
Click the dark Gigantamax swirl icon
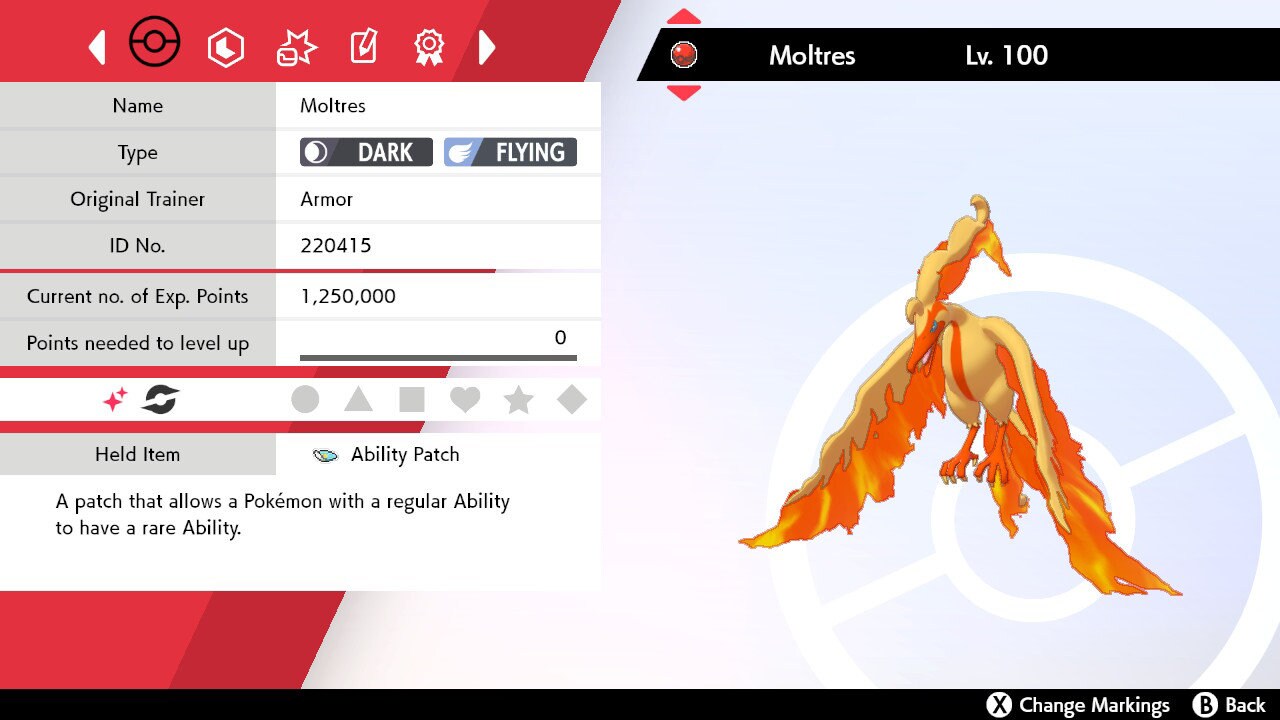pyautogui.click(x=161, y=399)
